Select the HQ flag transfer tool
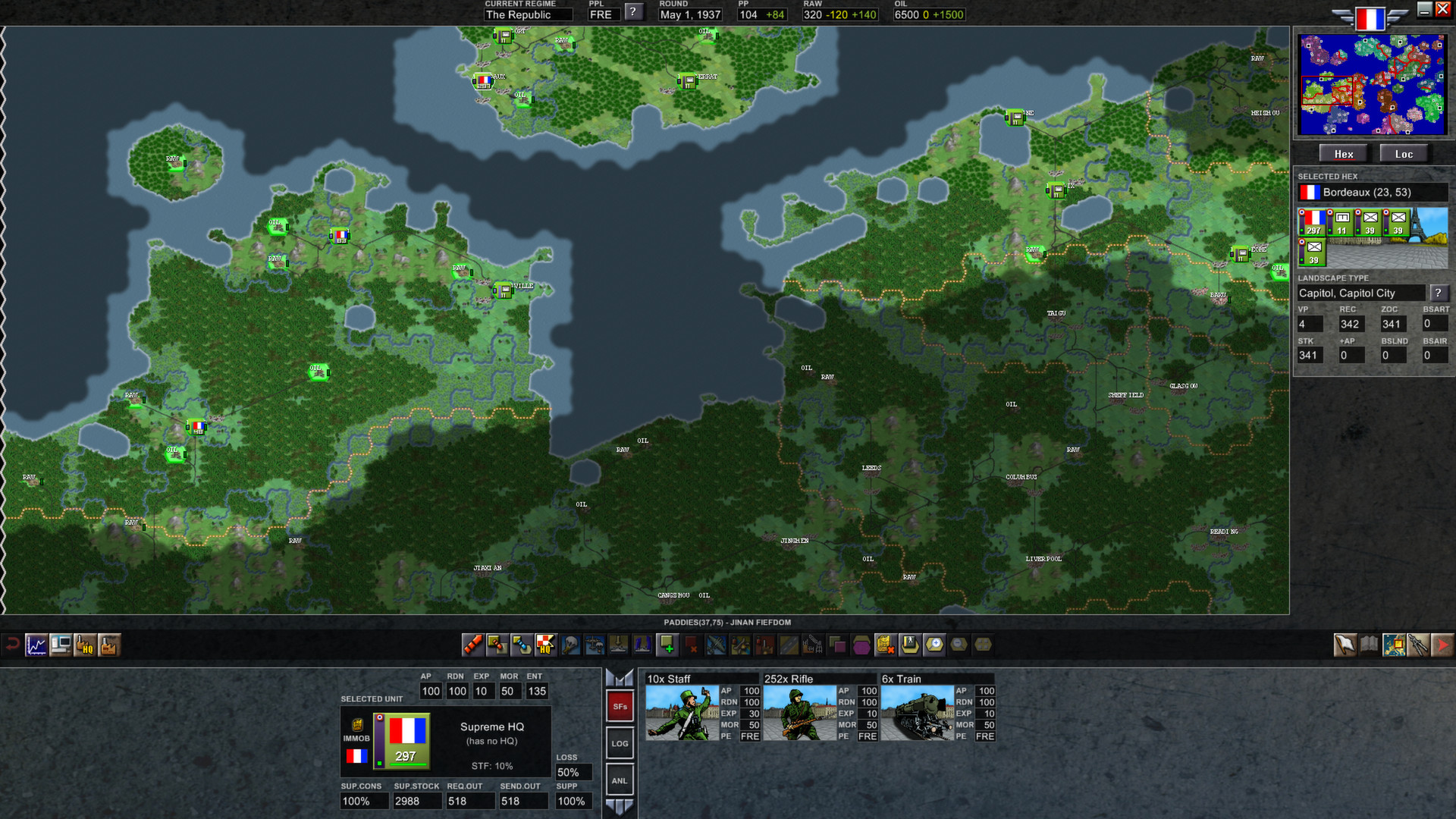Screen dimensions: 1456x819 click(544, 646)
